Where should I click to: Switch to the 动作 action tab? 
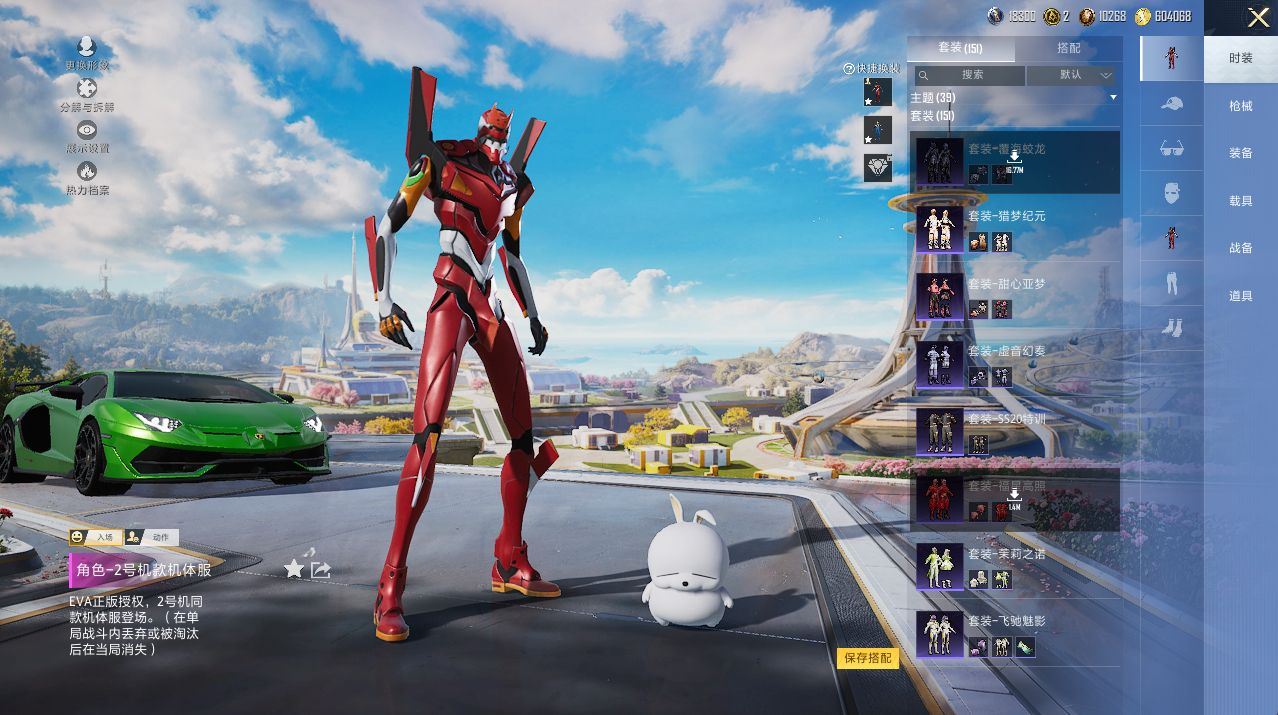[x=152, y=537]
